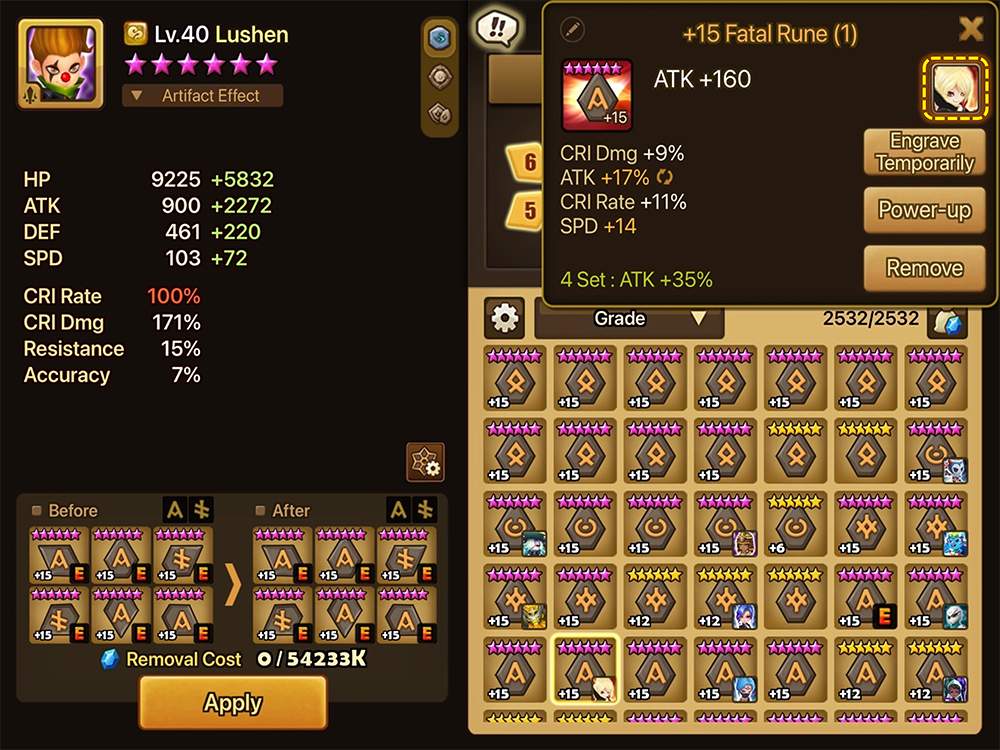Screen dimensions: 1000x750
Task: Open the rune management gear button
Action: pyautogui.click(x=425, y=462)
